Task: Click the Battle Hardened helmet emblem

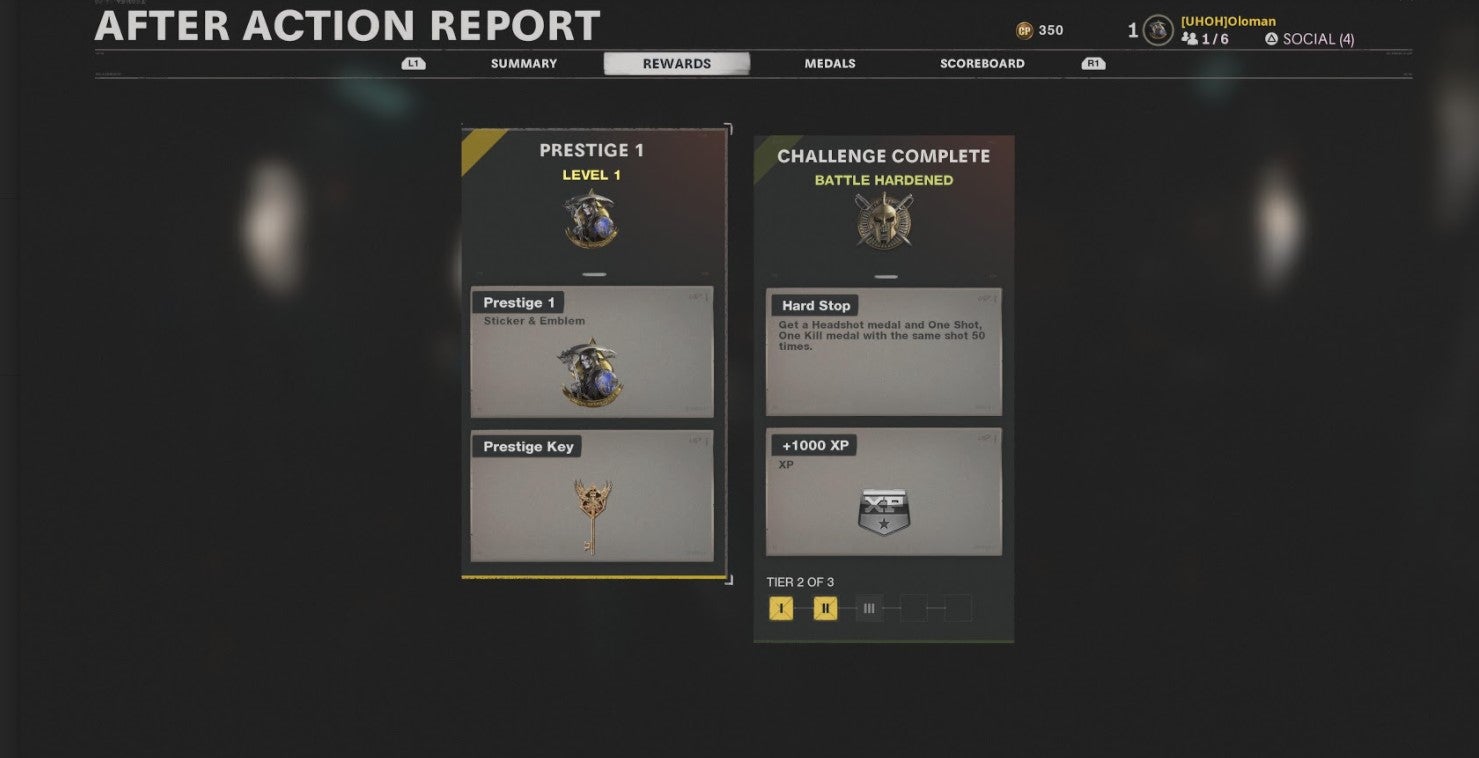Action: pyautogui.click(x=883, y=220)
